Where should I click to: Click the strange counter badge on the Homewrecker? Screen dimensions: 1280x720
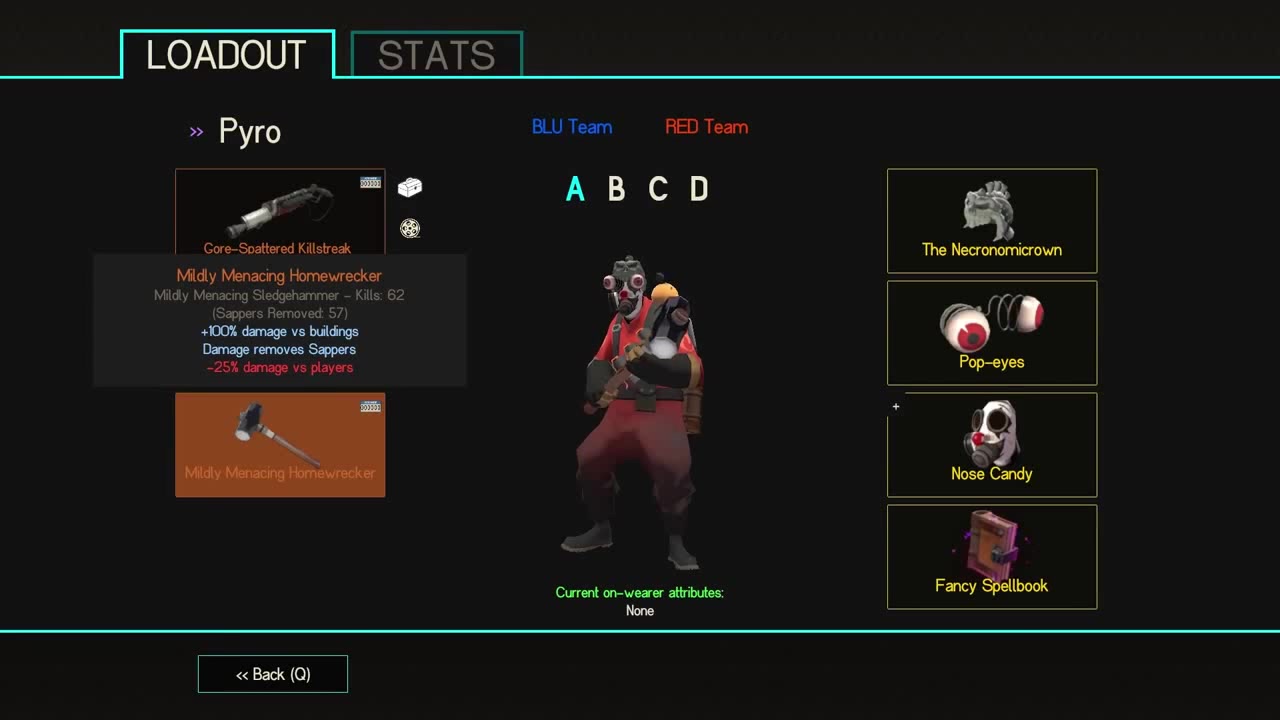pos(369,406)
